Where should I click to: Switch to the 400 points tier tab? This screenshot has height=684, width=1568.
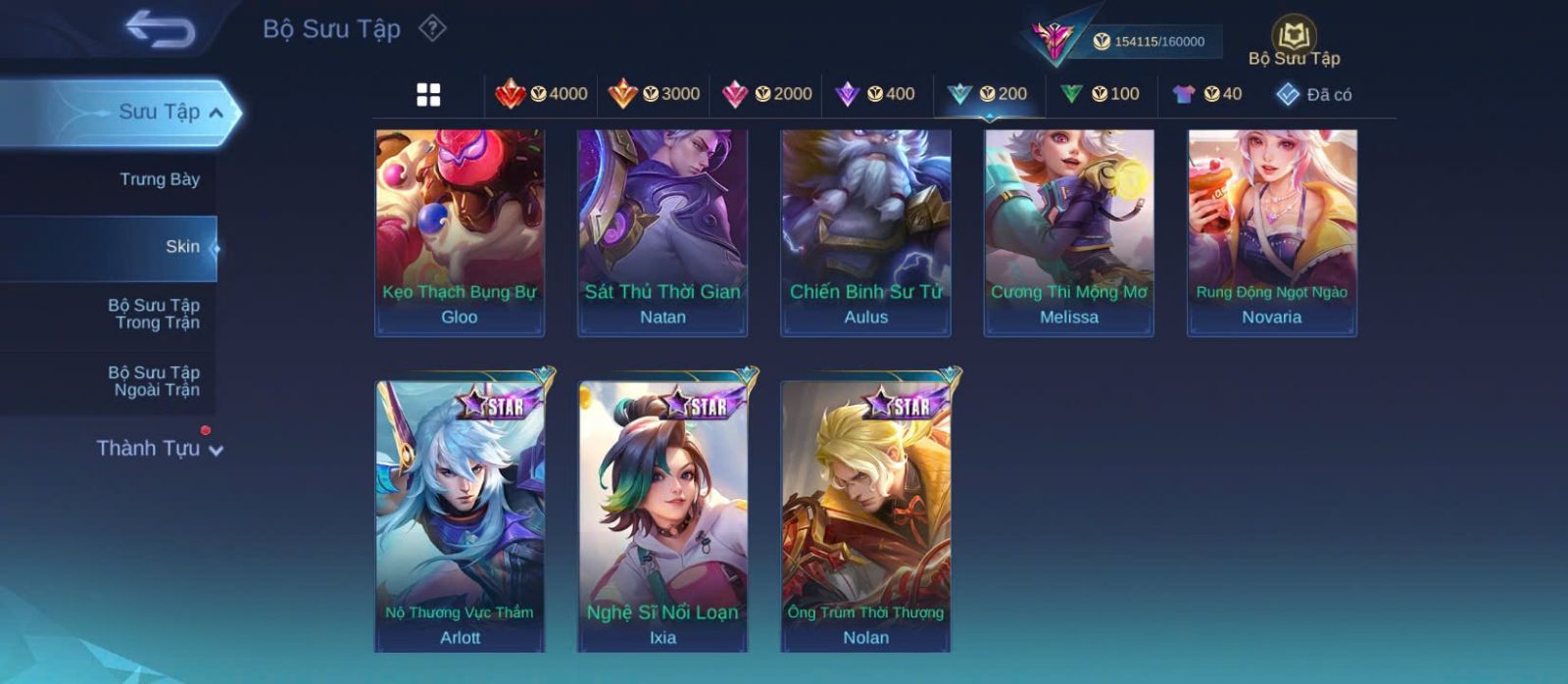click(x=874, y=94)
